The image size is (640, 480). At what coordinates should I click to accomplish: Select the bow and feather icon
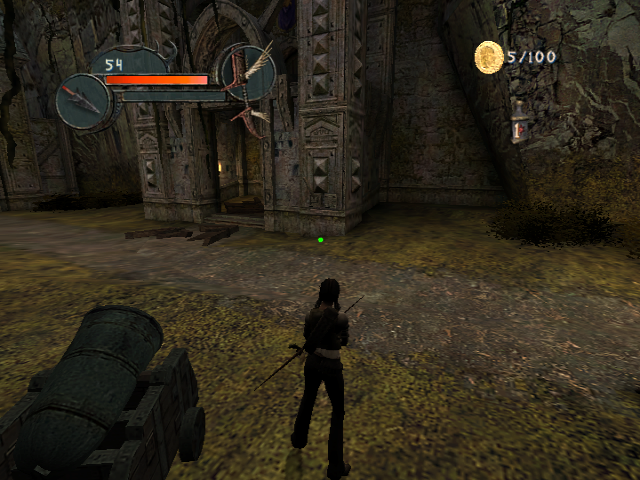(x=247, y=73)
